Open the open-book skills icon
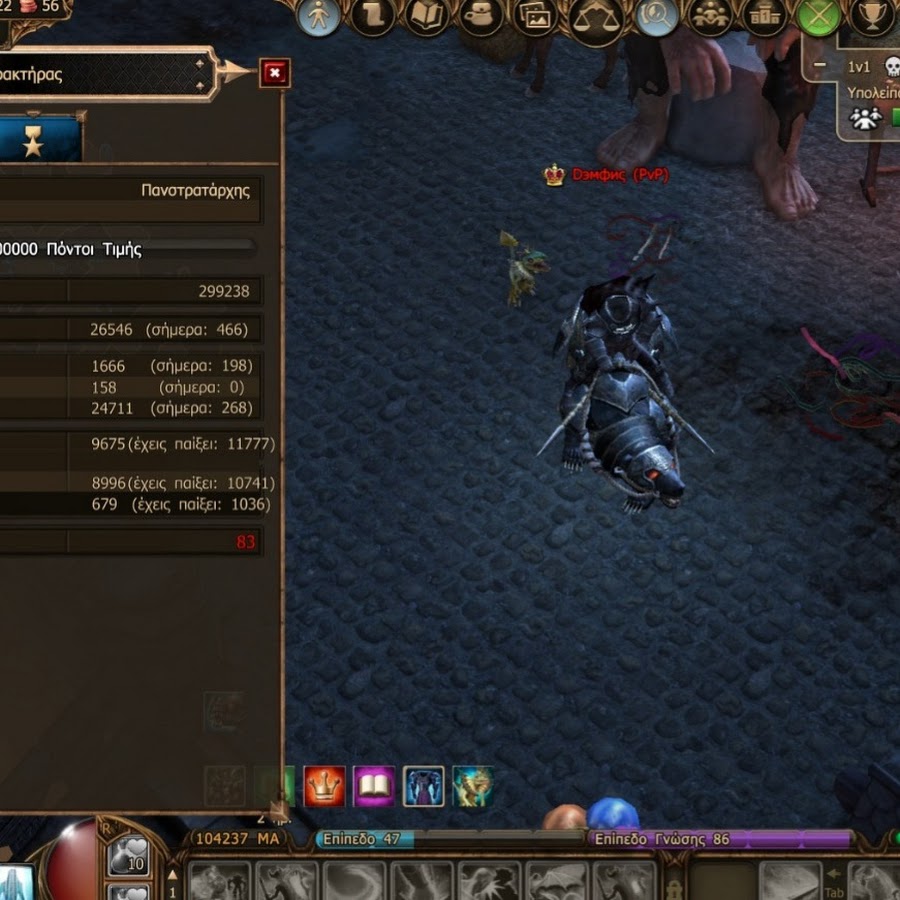The width and height of the screenshot is (900, 900). (427, 17)
